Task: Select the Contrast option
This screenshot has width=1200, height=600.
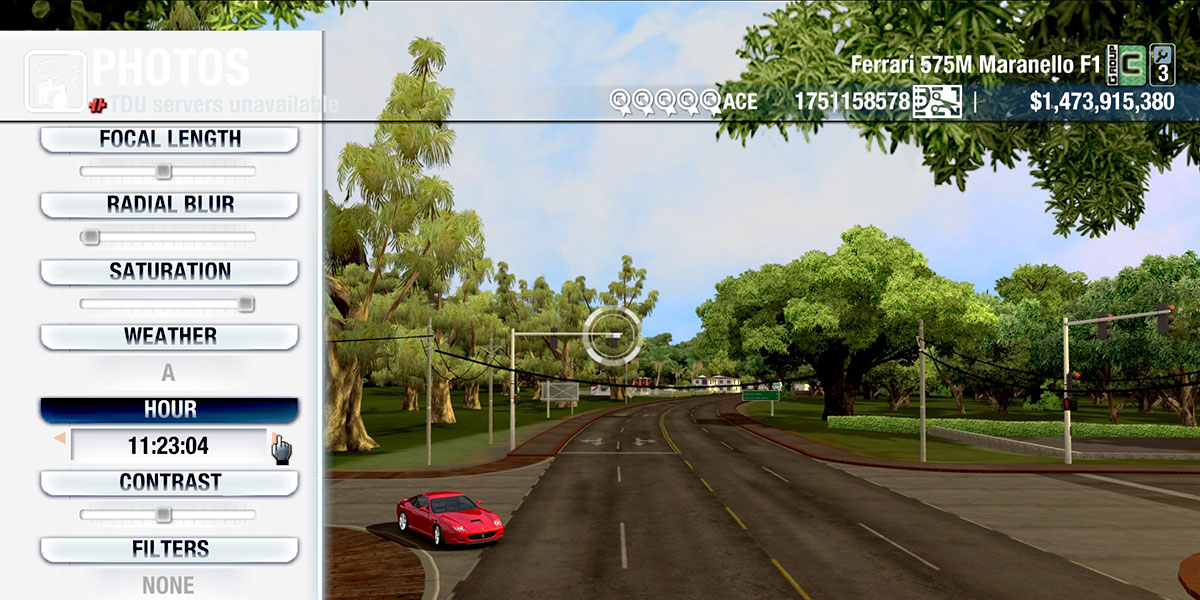Action: [x=169, y=483]
